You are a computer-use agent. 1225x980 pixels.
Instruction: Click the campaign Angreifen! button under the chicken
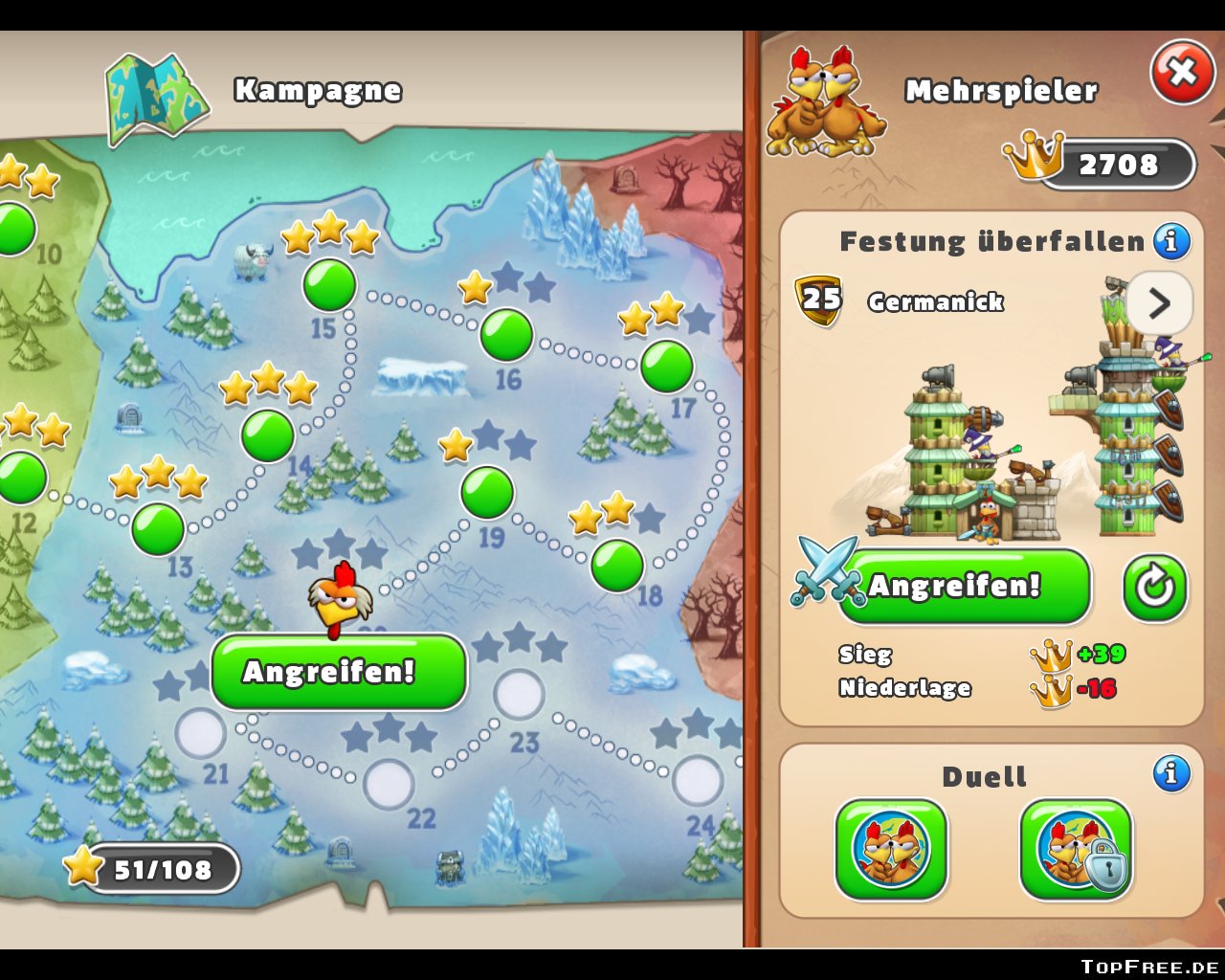click(x=339, y=672)
